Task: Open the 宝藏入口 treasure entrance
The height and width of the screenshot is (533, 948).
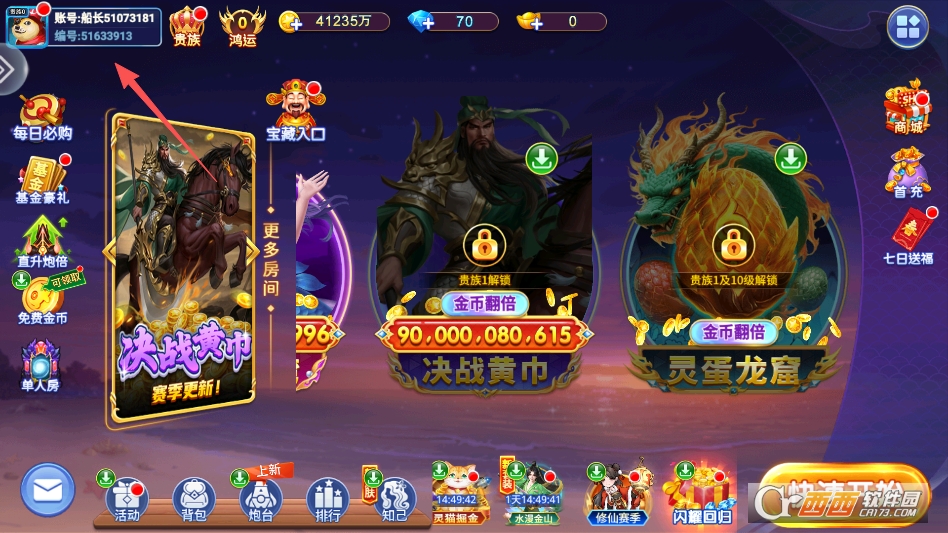Action: pos(295,112)
